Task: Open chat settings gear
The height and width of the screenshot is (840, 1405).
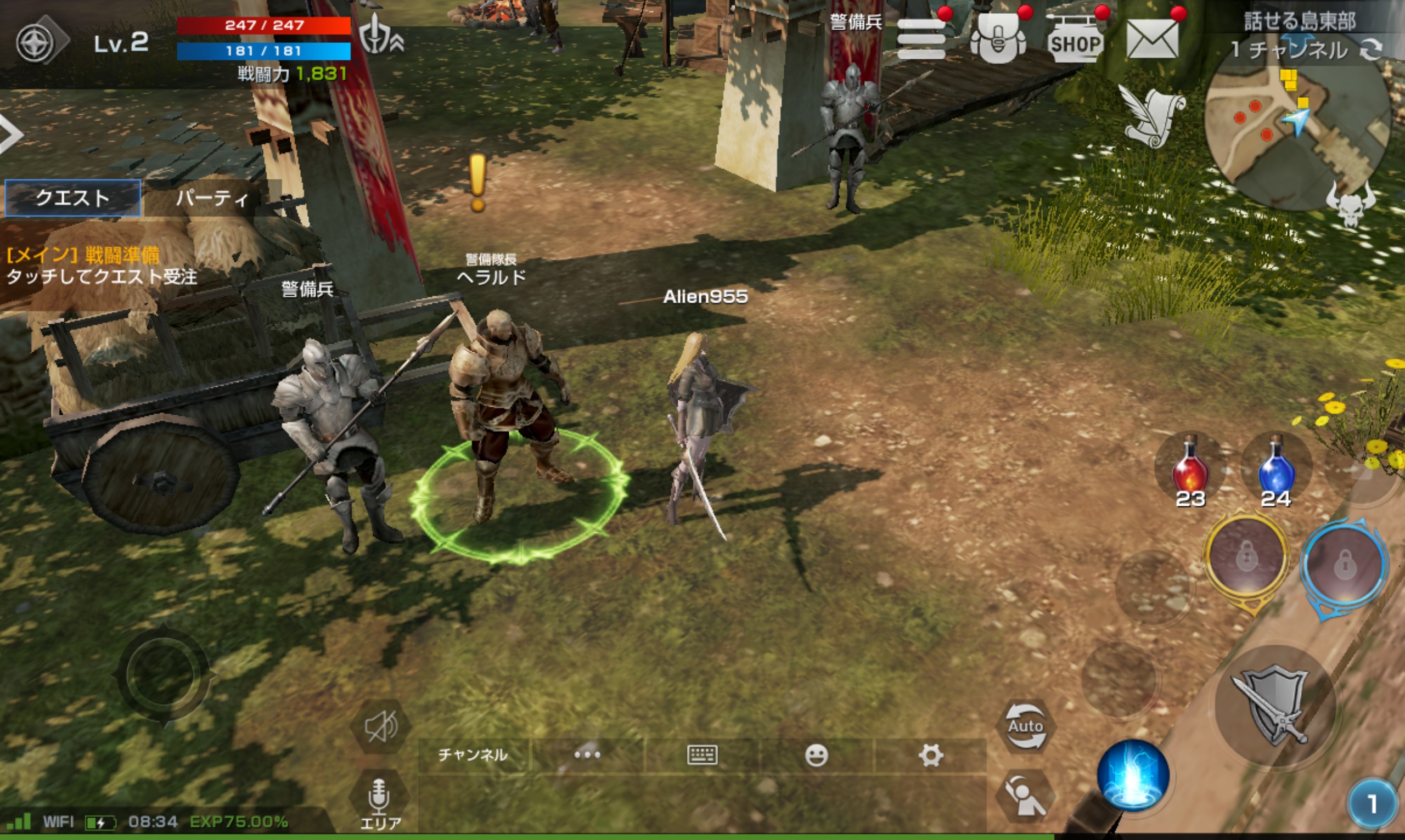Action: 931,755
